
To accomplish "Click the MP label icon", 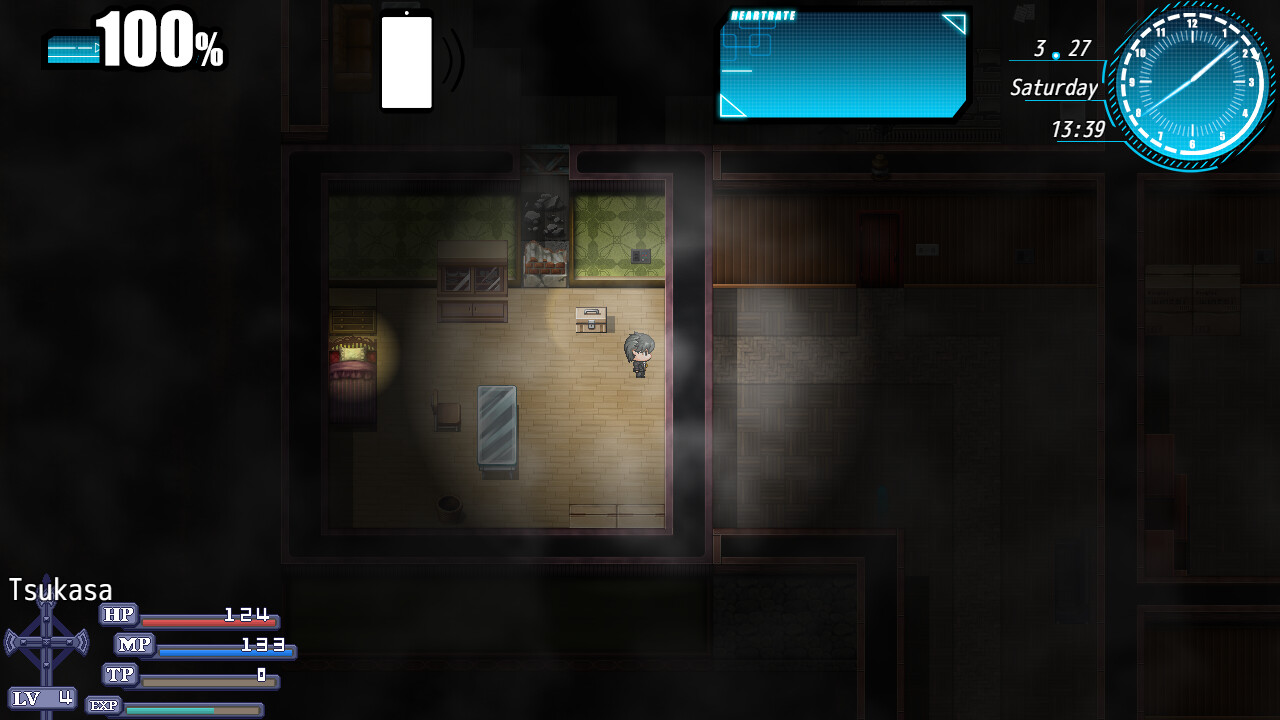I will [x=131, y=645].
